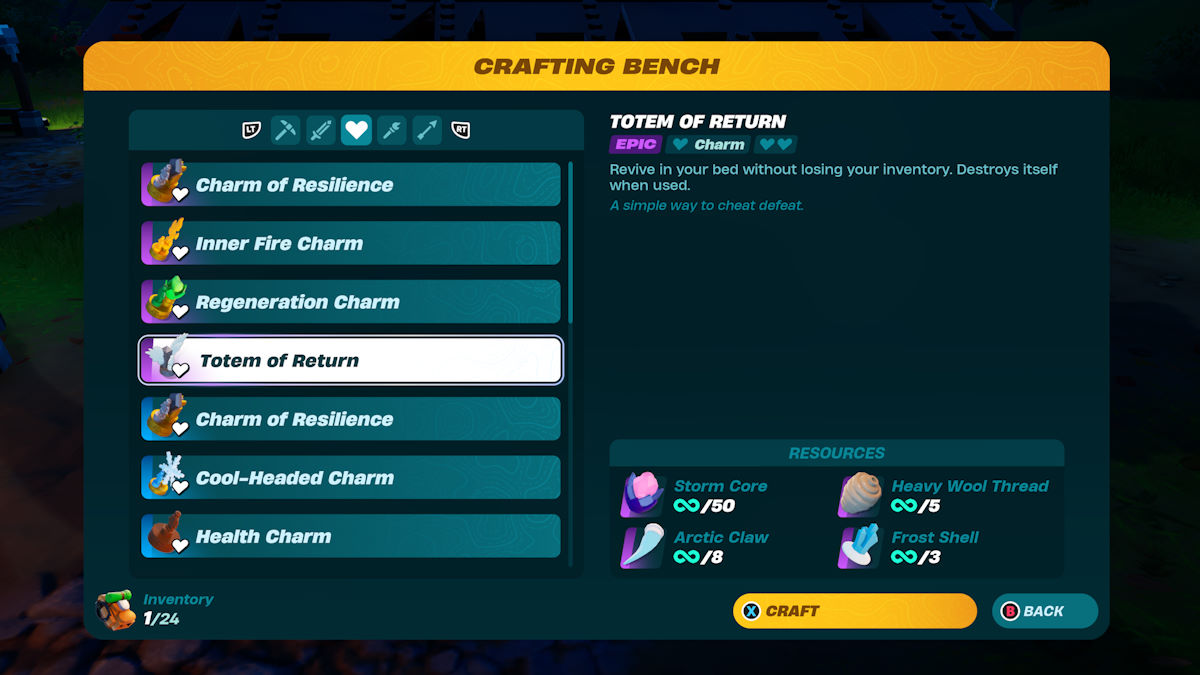Select the heart charms category tab
The height and width of the screenshot is (675, 1200).
(x=356, y=130)
